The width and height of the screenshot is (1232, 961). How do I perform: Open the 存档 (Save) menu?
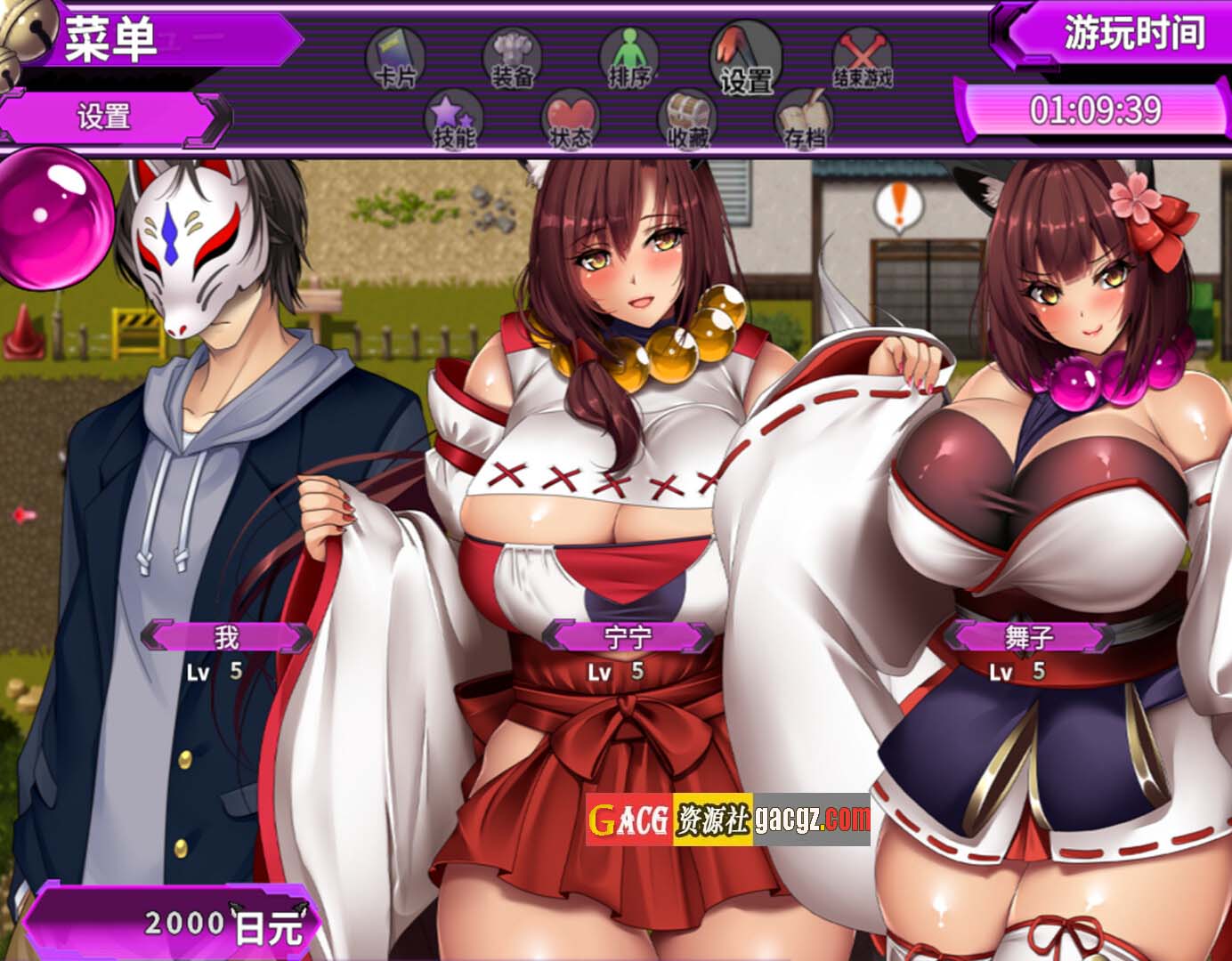point(804,120)
